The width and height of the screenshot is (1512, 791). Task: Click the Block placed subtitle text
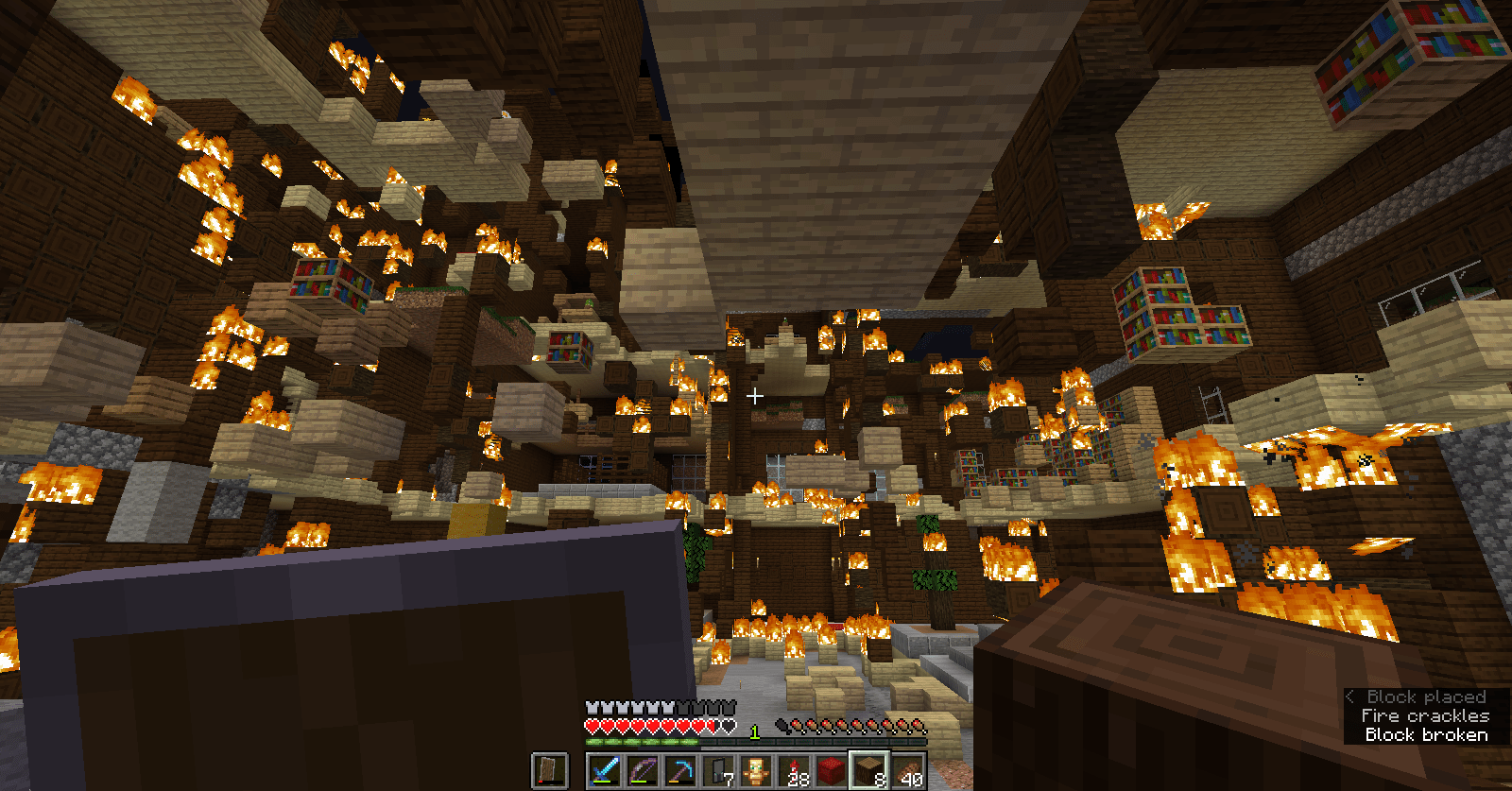(x=1426, y=696)
